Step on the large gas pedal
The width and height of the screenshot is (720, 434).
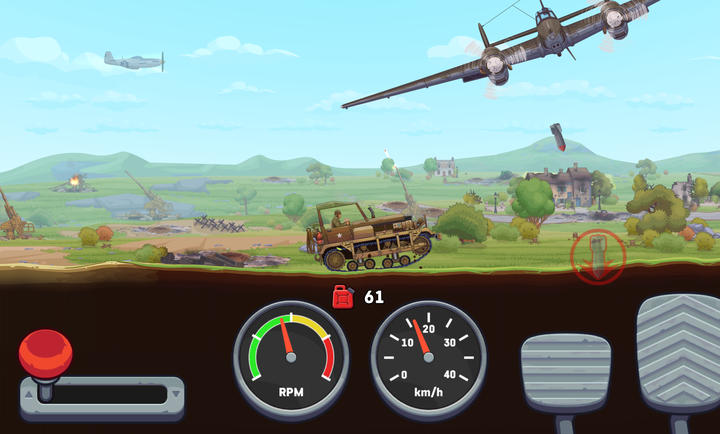point(679,355)
